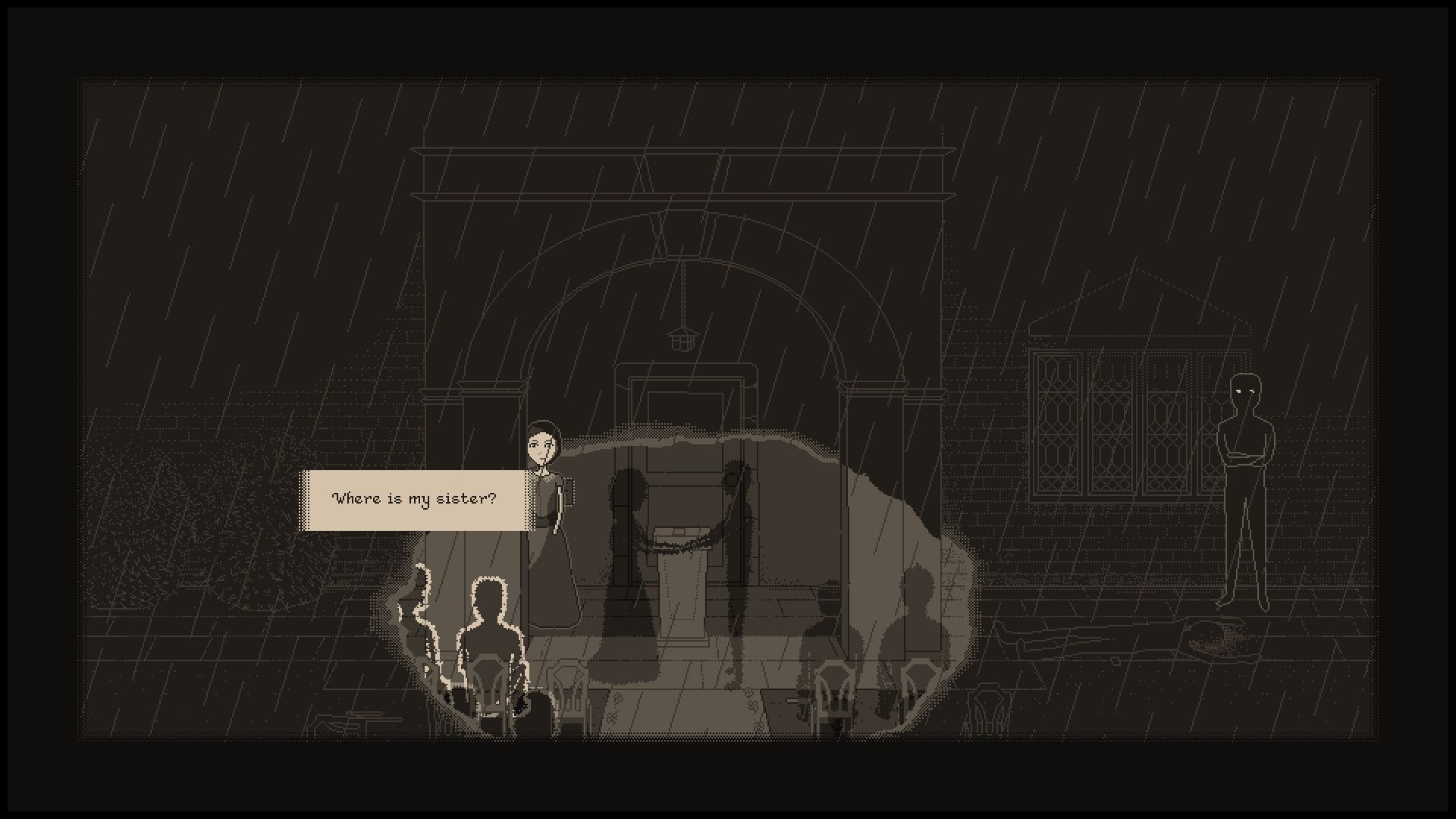Image resolution: width=1456 pixels, height=819 pixels.
Task: Advance the "Where is my sister?" dialogue box
Action: point(414,500)
